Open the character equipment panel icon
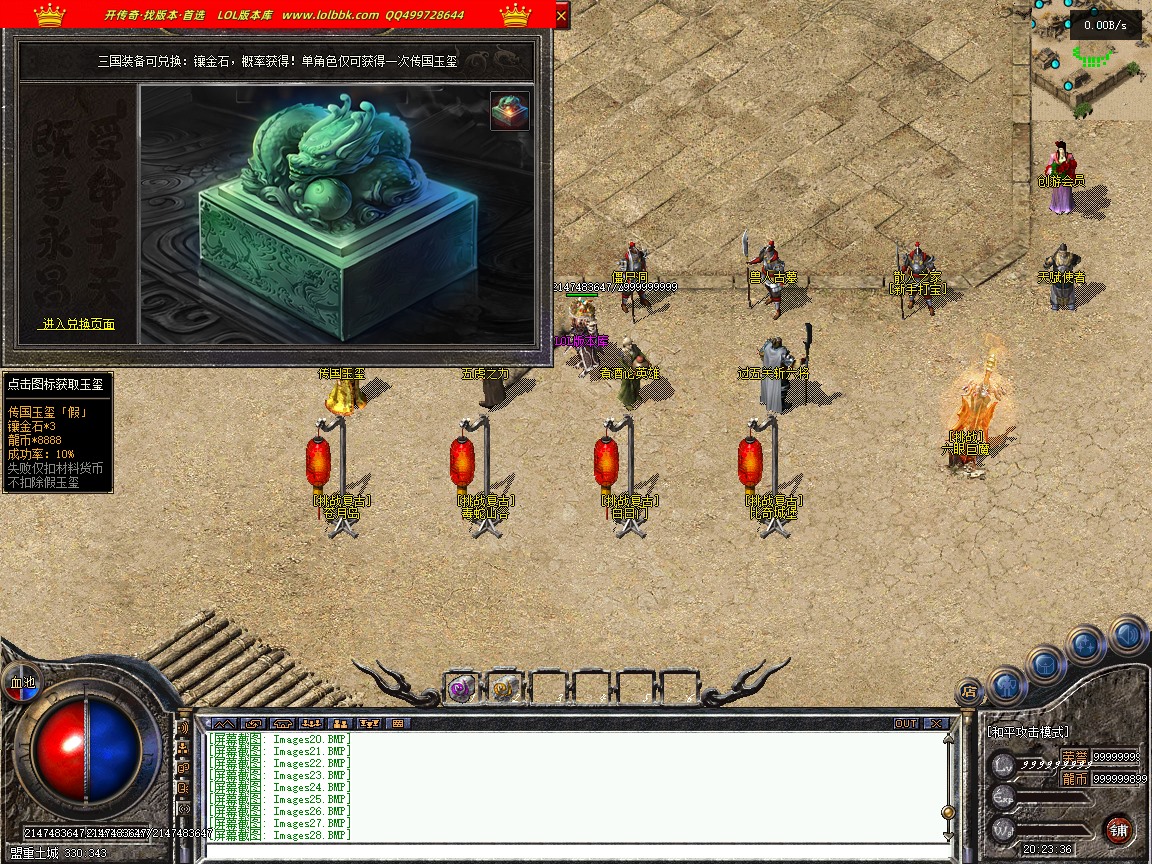 [1007, 685]
